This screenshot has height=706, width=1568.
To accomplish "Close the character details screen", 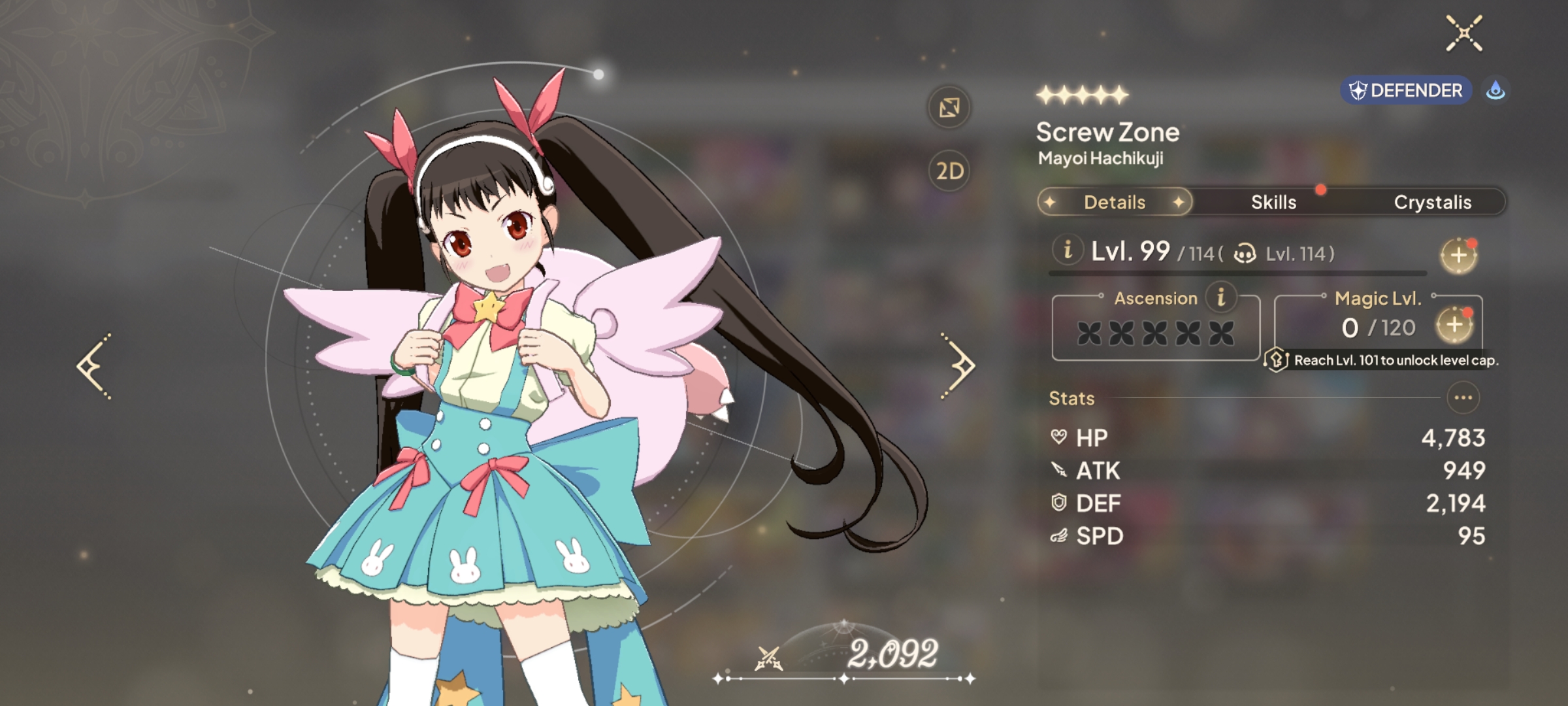I will click(x=1463, y=33).
